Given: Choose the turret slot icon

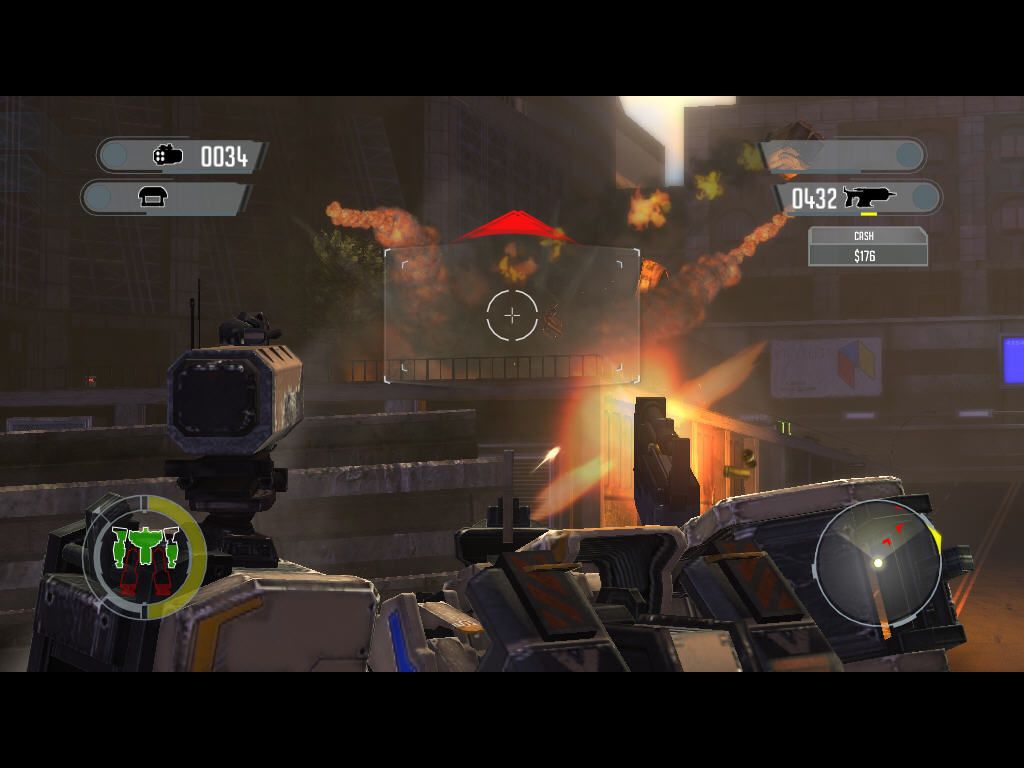Looking at the screenshot, I should coord(153,197).
